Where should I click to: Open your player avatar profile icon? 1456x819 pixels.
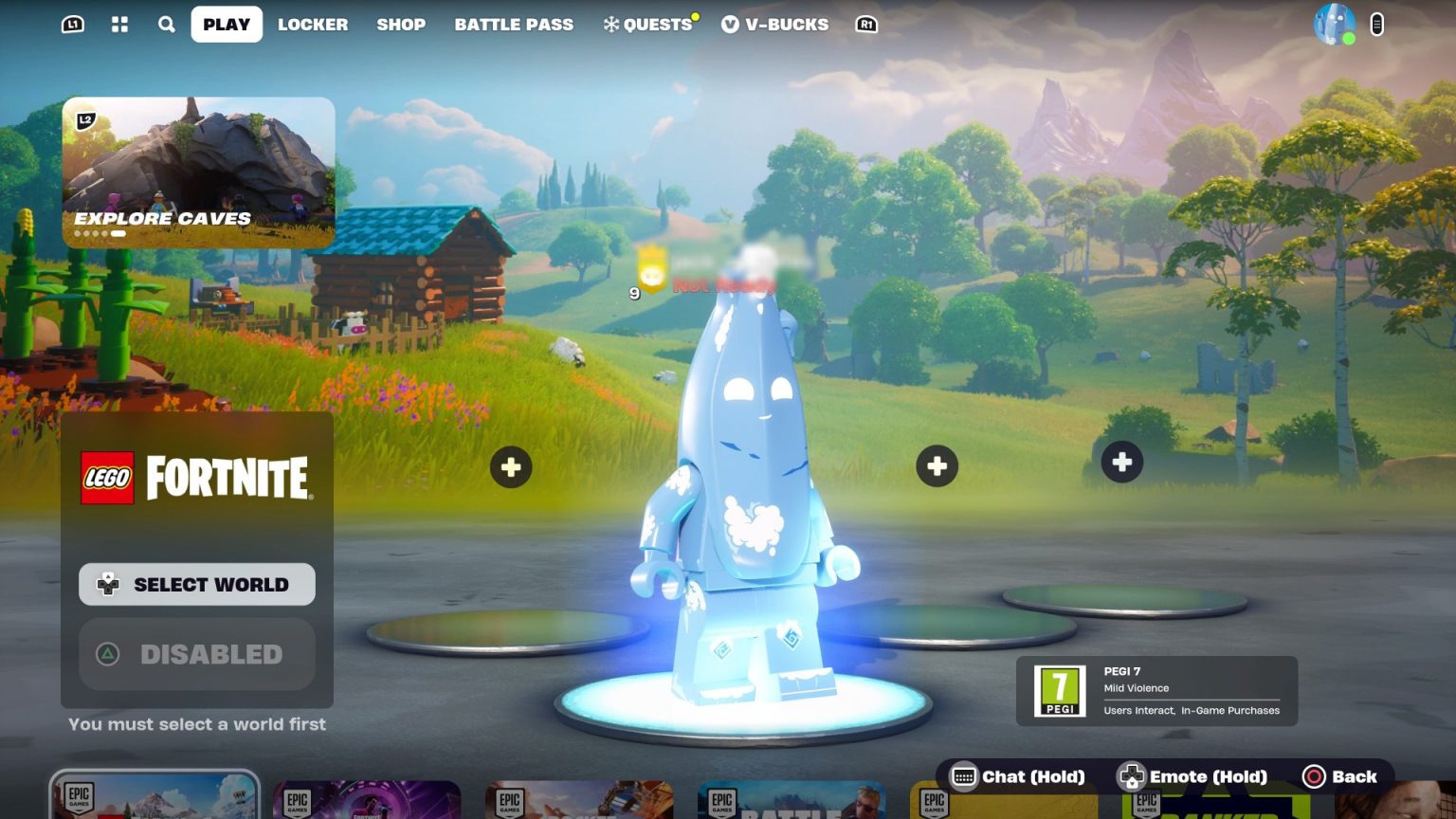tap(1335, 24)
